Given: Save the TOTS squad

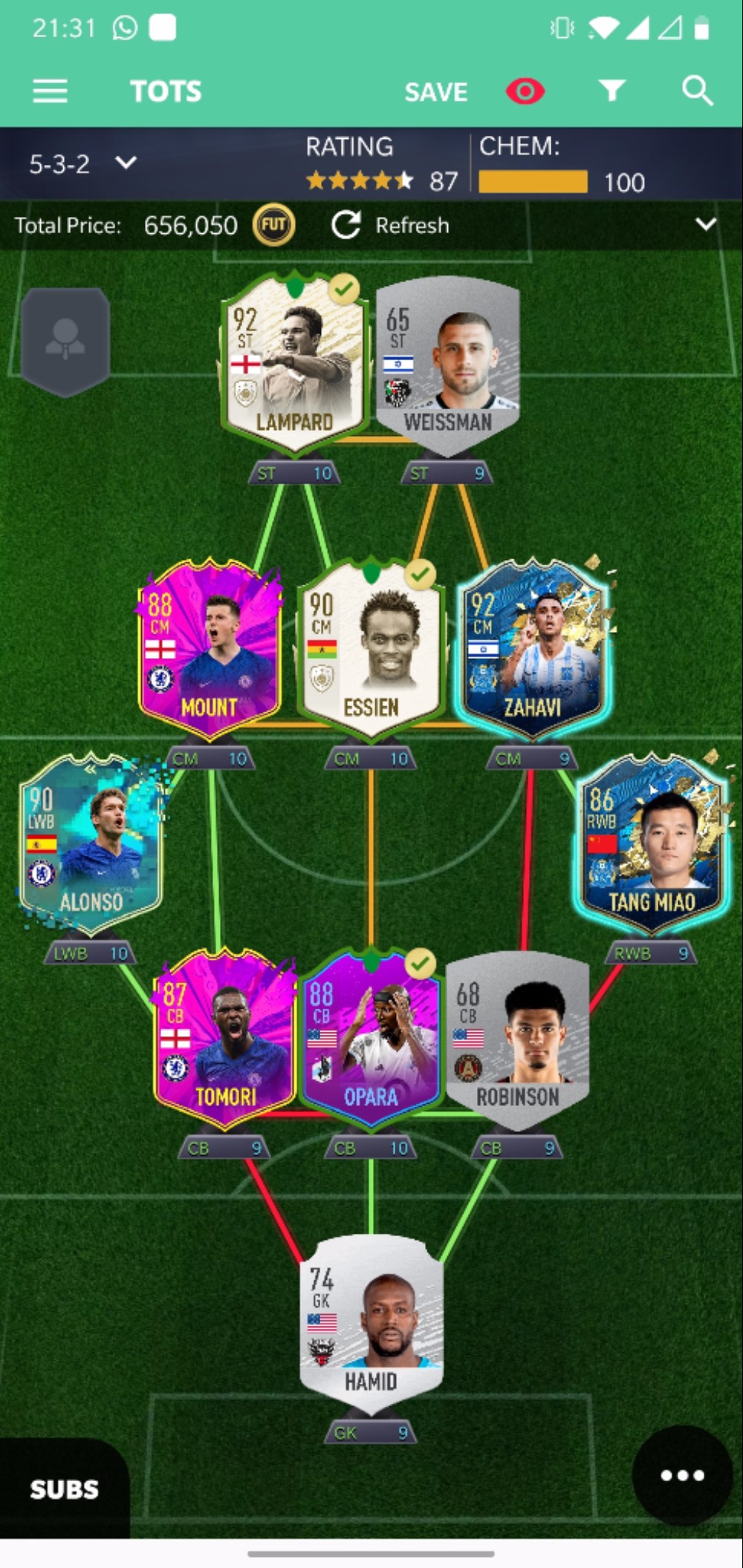Looking at the screenshot, I should 435,92.
